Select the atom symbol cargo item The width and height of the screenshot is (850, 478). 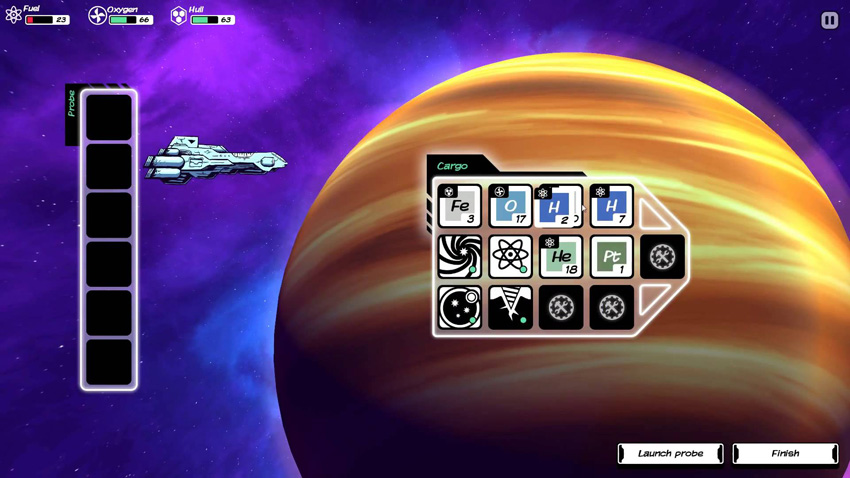(x=510, y=257)
